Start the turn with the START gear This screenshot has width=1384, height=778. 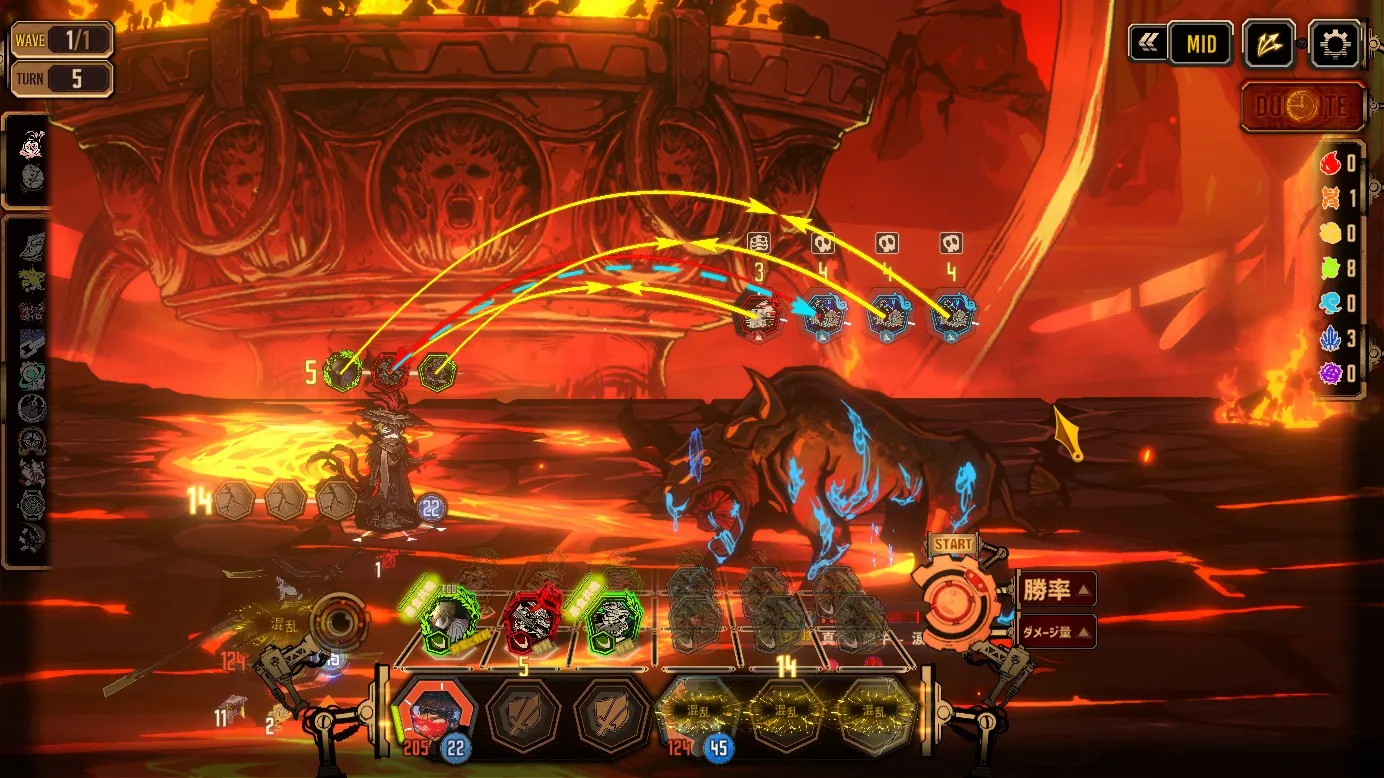(x=955, y=602)
